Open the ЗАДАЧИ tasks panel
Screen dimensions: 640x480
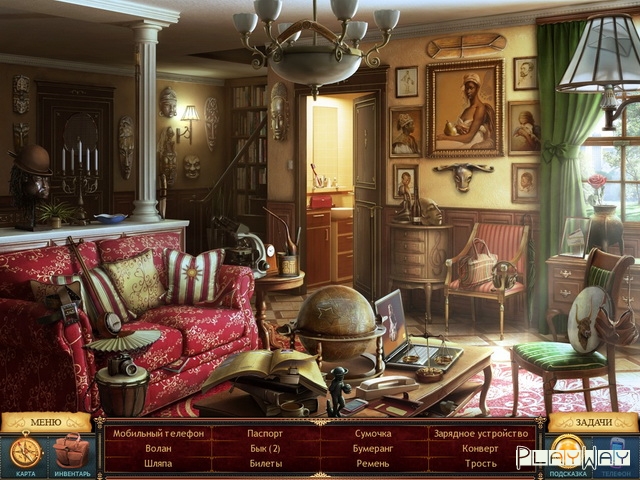tap(594, 422)
